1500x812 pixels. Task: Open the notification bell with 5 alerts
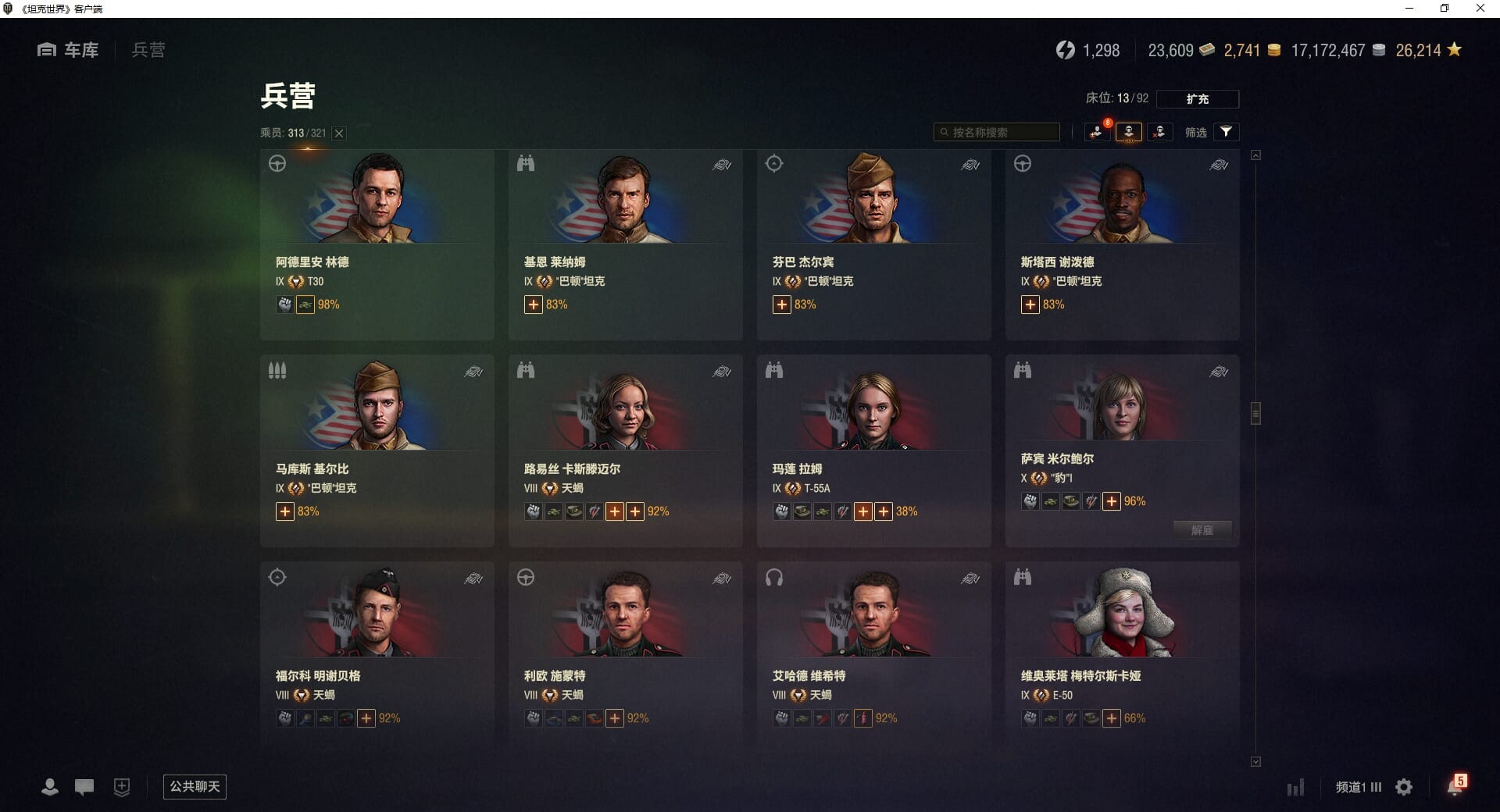[x=1455, y=786]
